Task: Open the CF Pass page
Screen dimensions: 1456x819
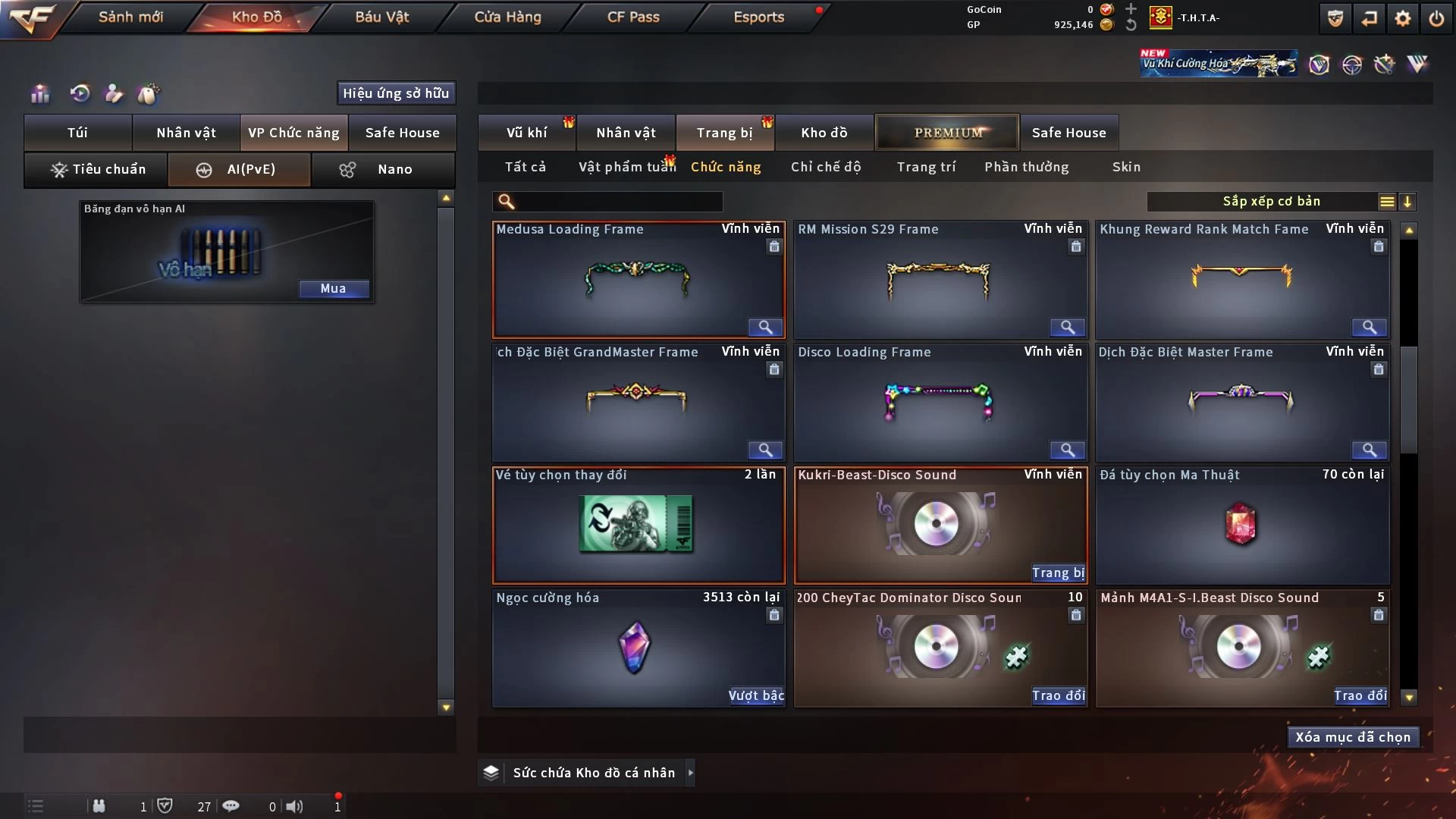Action: pos(633,17)
